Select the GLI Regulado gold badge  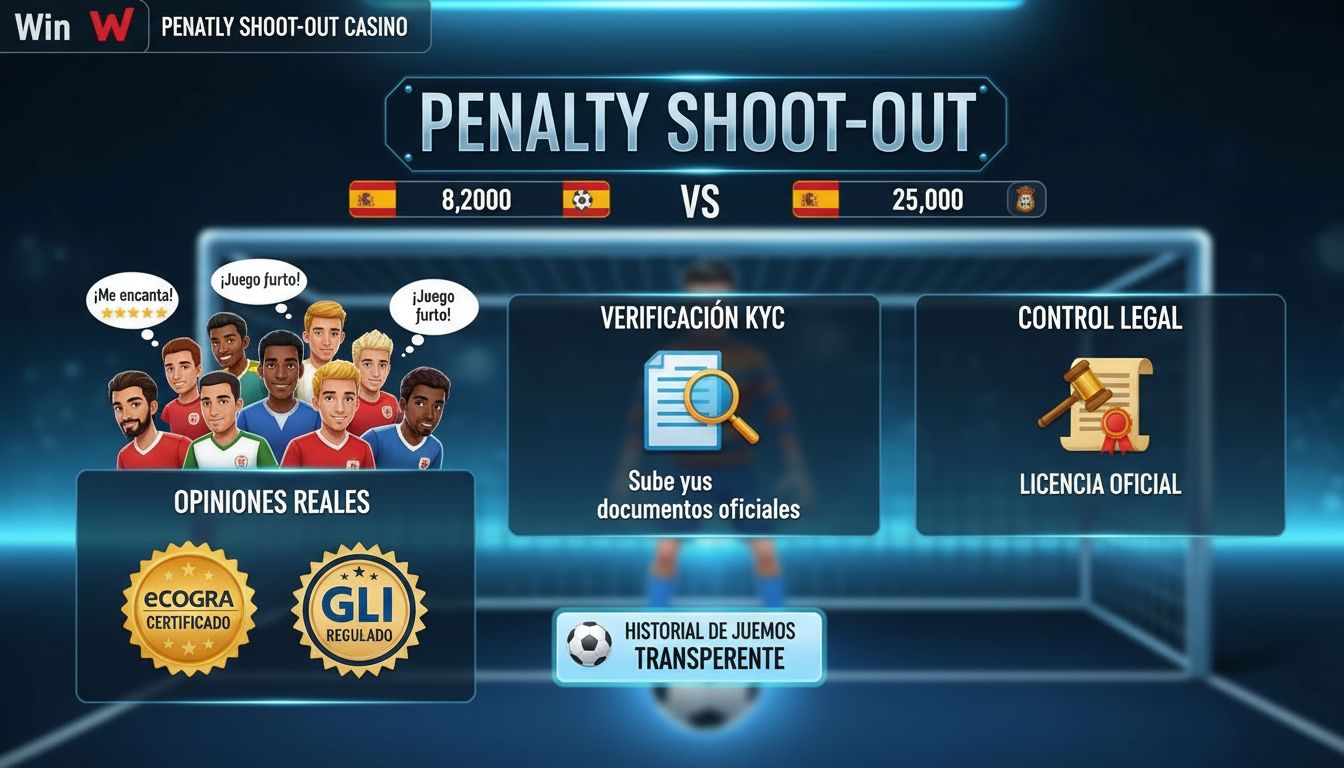click(359, 609)
